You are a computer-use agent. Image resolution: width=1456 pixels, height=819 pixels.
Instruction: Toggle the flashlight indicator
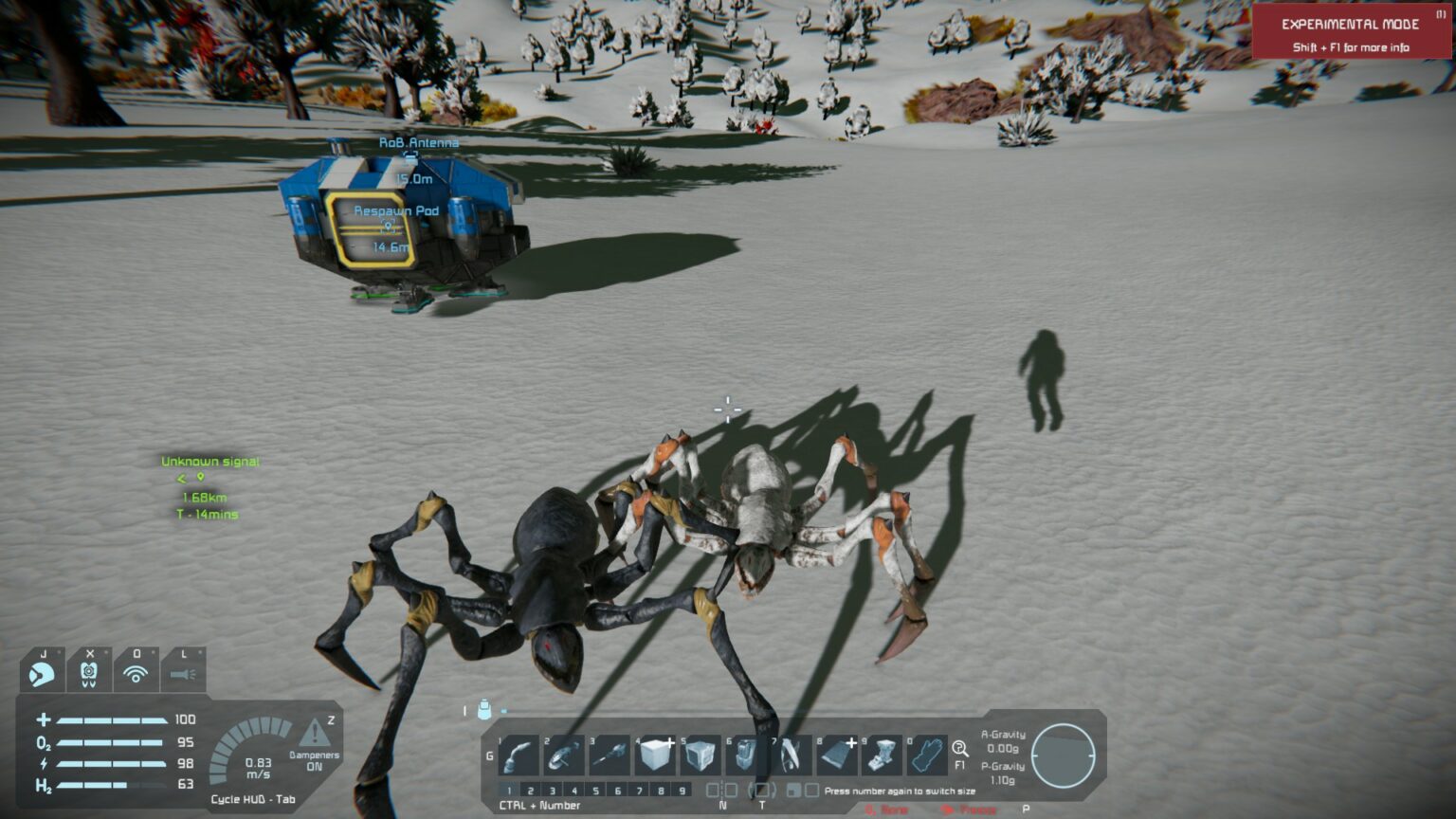click(x=179, y=673)
